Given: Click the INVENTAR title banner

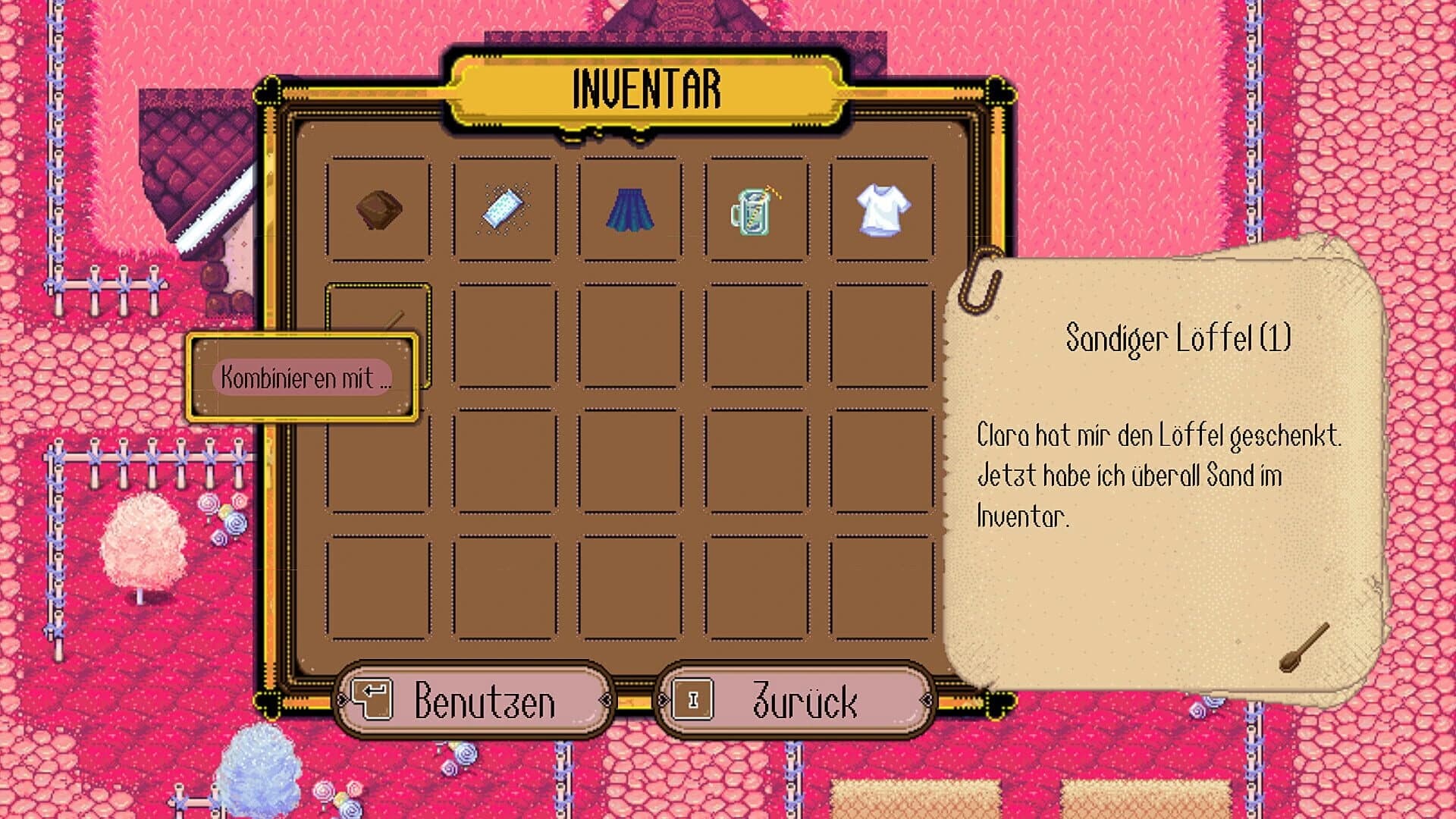Looking at the screenshot, I should pos(646,86).
